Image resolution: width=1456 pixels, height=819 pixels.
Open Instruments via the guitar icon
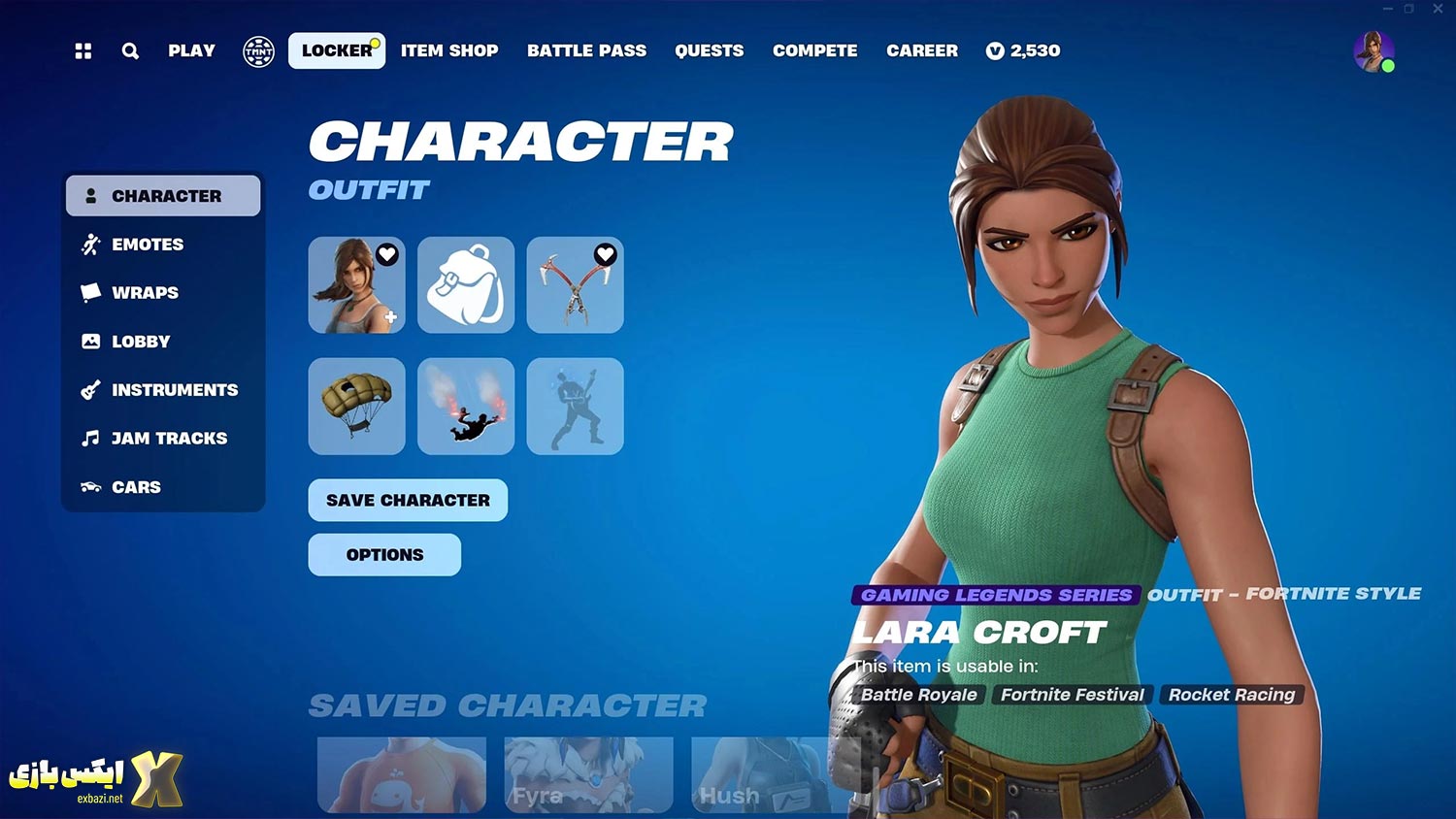pos(89,389)
